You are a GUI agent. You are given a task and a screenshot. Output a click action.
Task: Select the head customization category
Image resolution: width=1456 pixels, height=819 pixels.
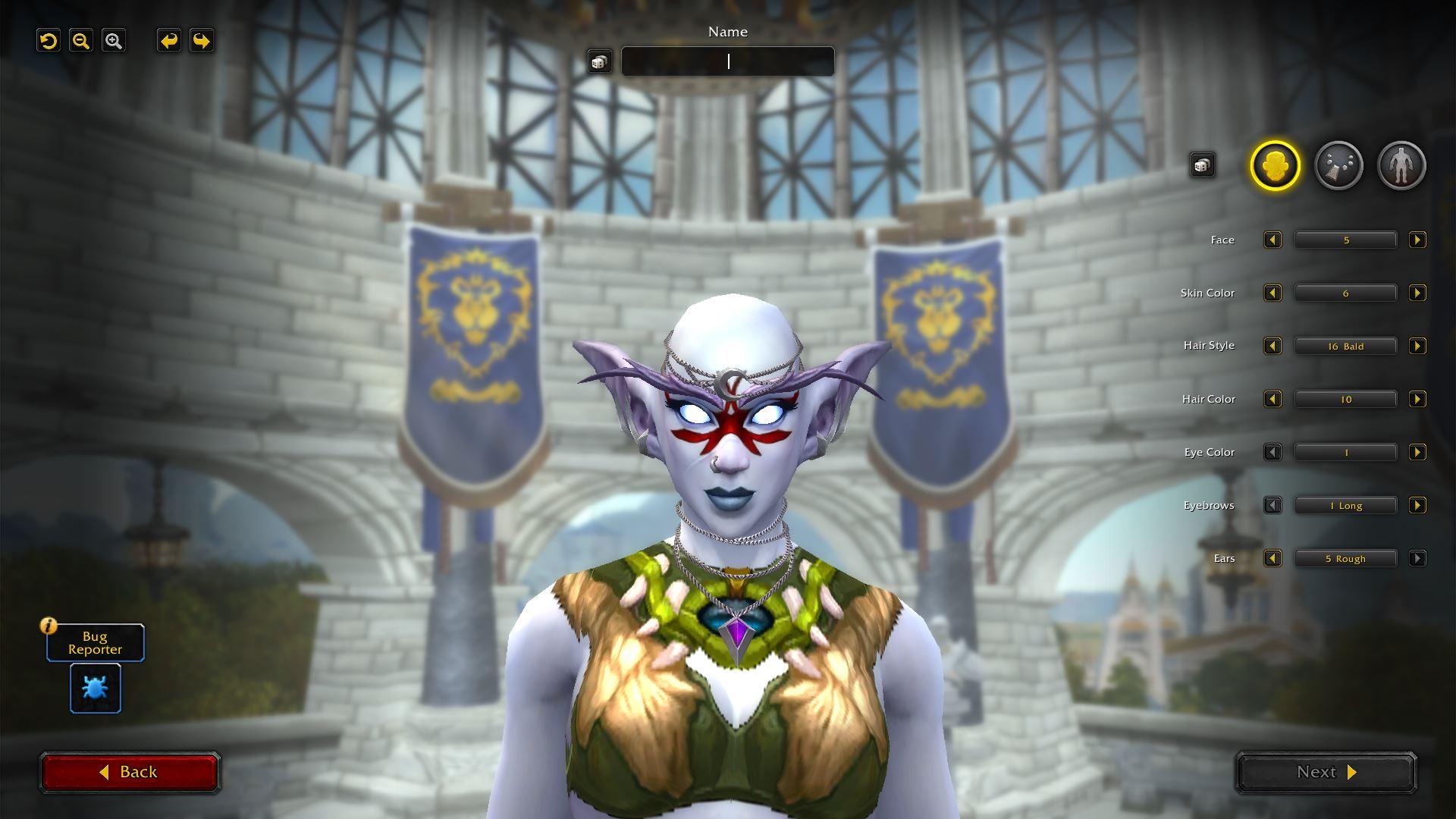tap(1275, 165)
